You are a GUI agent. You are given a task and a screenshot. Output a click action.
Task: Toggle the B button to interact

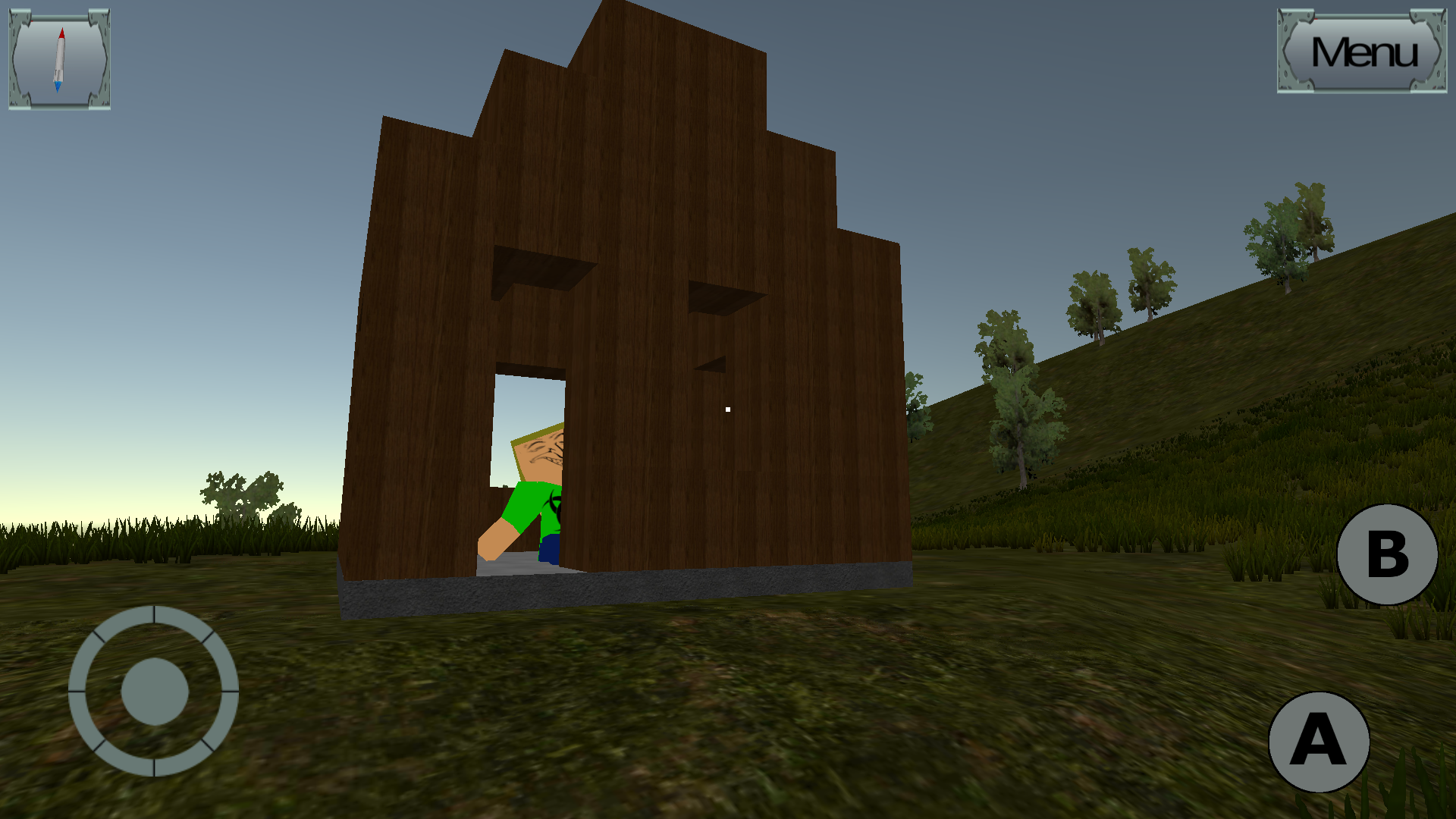point(1385,554)
